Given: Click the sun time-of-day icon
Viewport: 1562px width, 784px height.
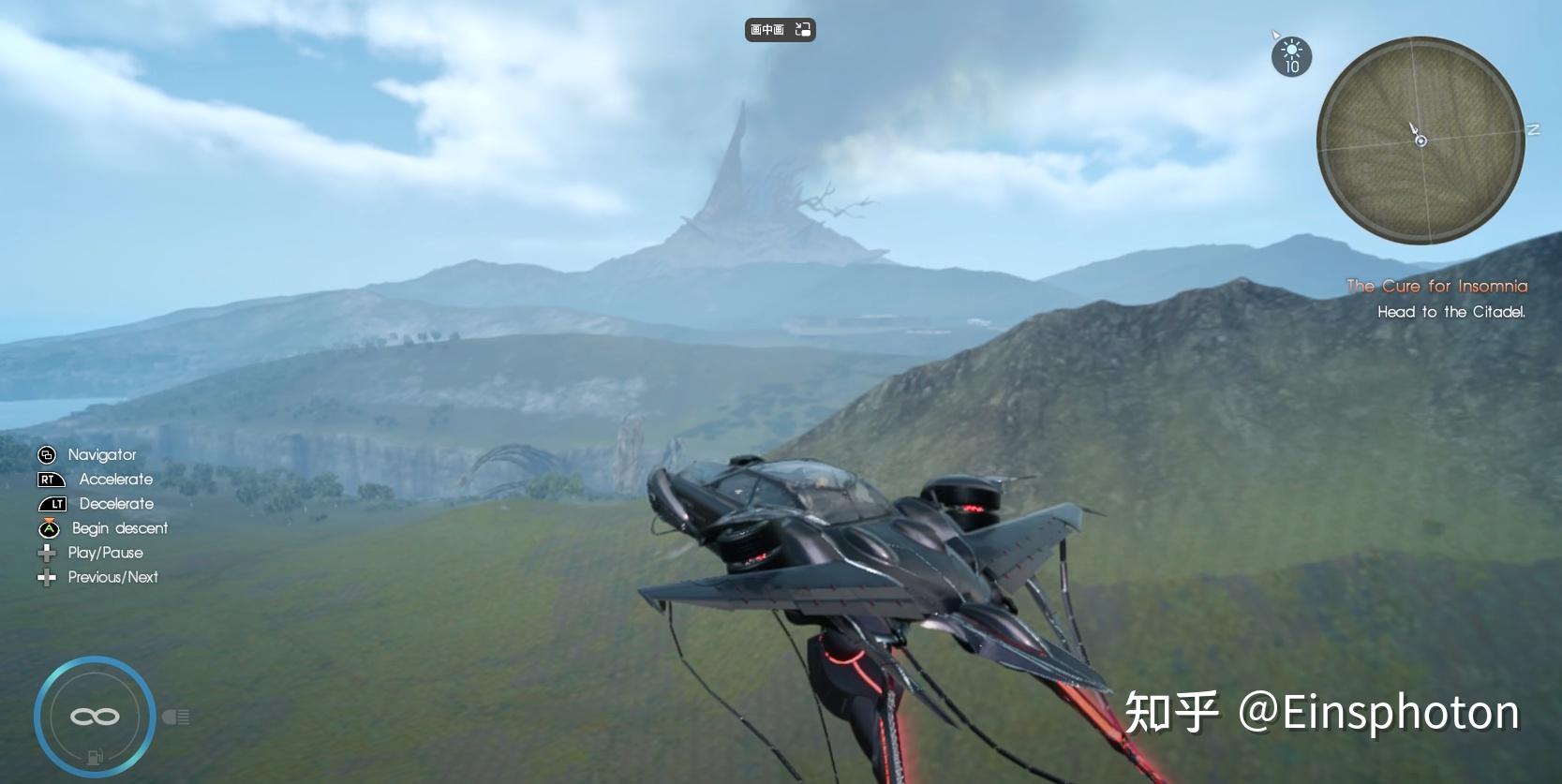Looking at the screenshot, I should pos(1291,56).
